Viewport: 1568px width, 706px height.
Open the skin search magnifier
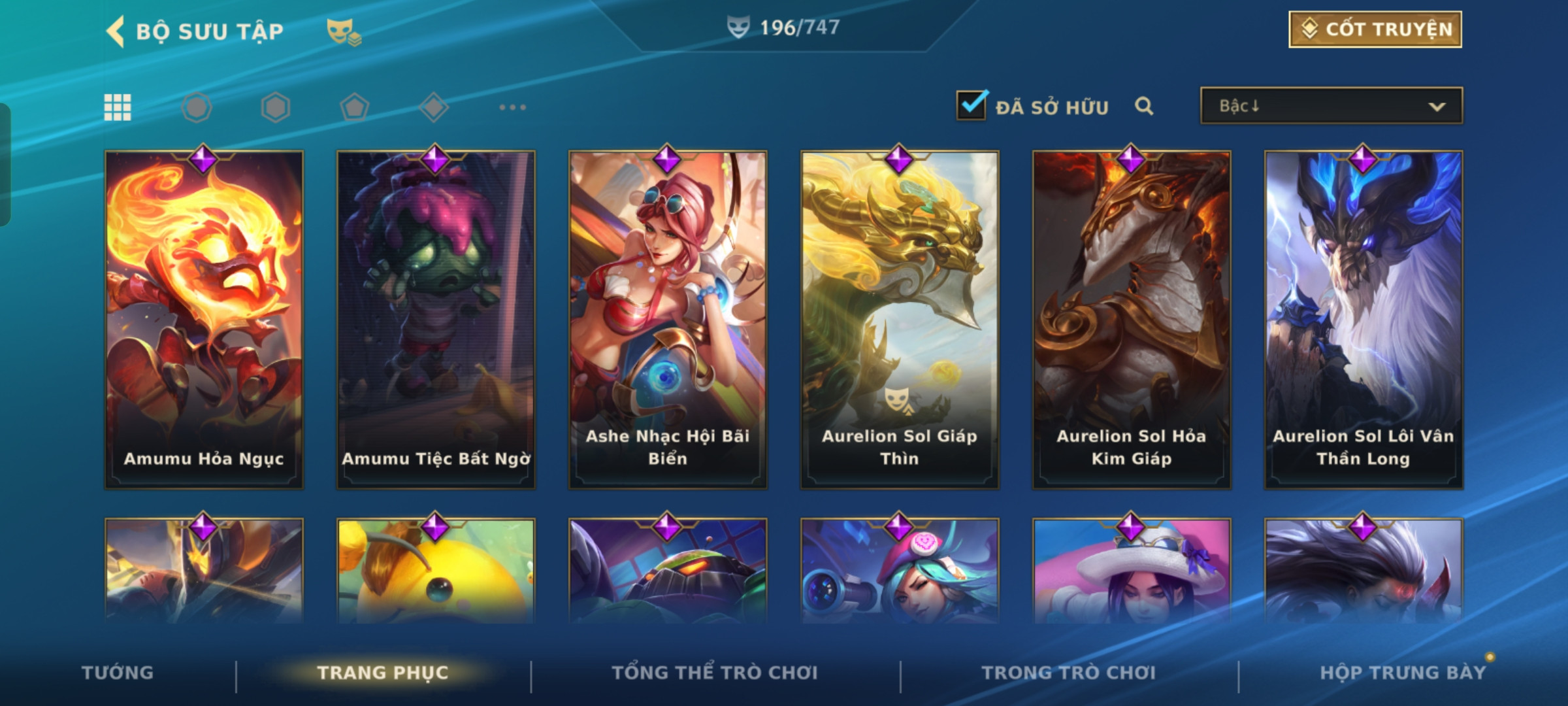(x=1143, y=106)
